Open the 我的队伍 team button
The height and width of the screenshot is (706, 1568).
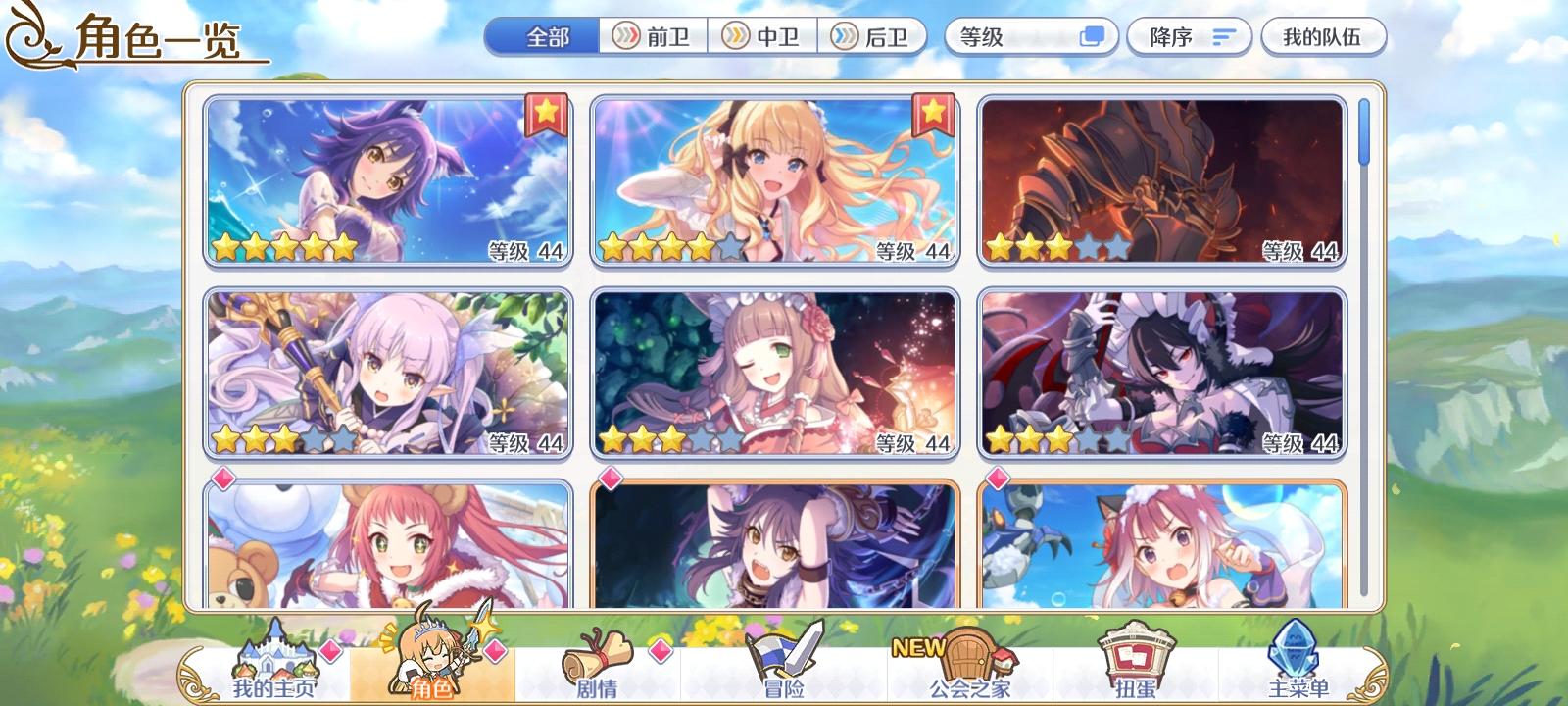tap(1325, 36)
